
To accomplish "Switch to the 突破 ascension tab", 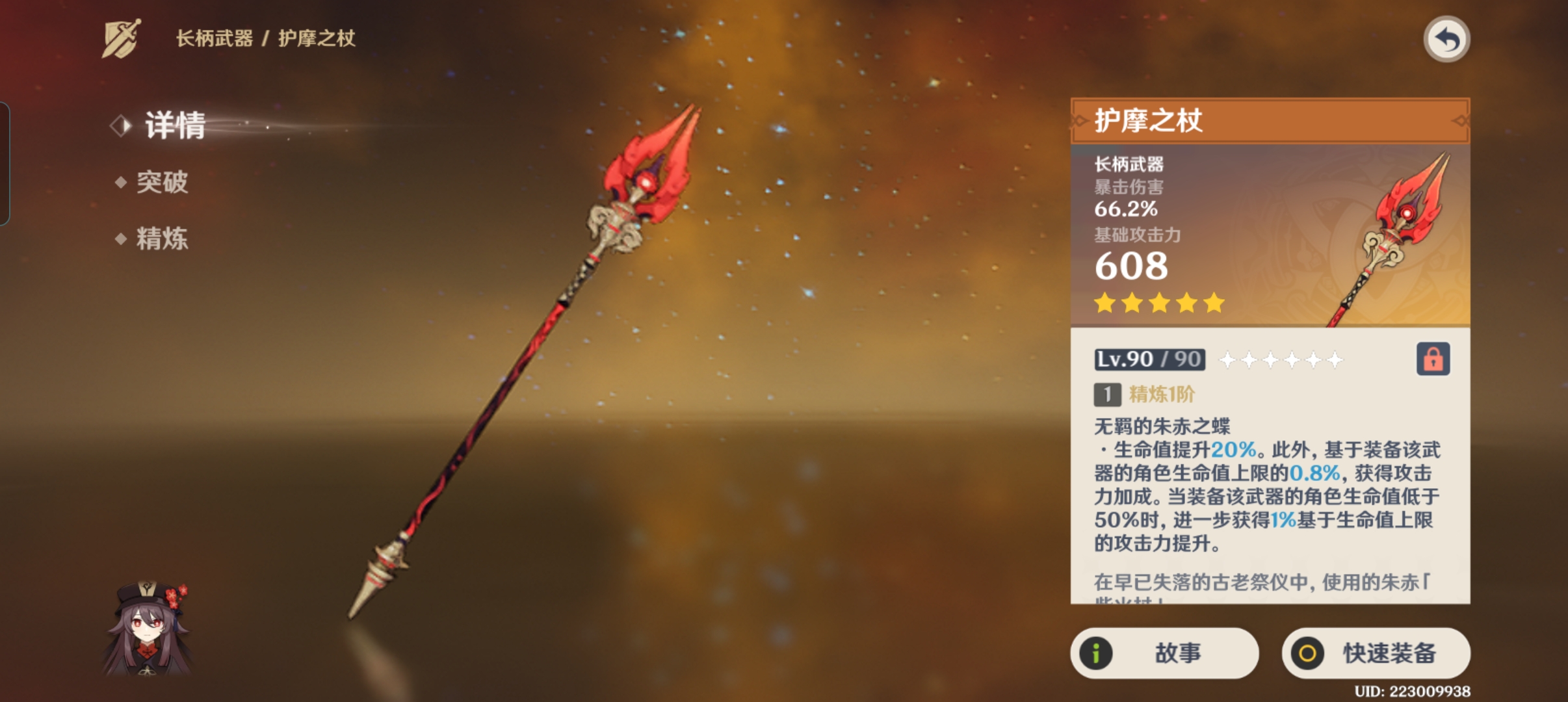I will point(161,182).
